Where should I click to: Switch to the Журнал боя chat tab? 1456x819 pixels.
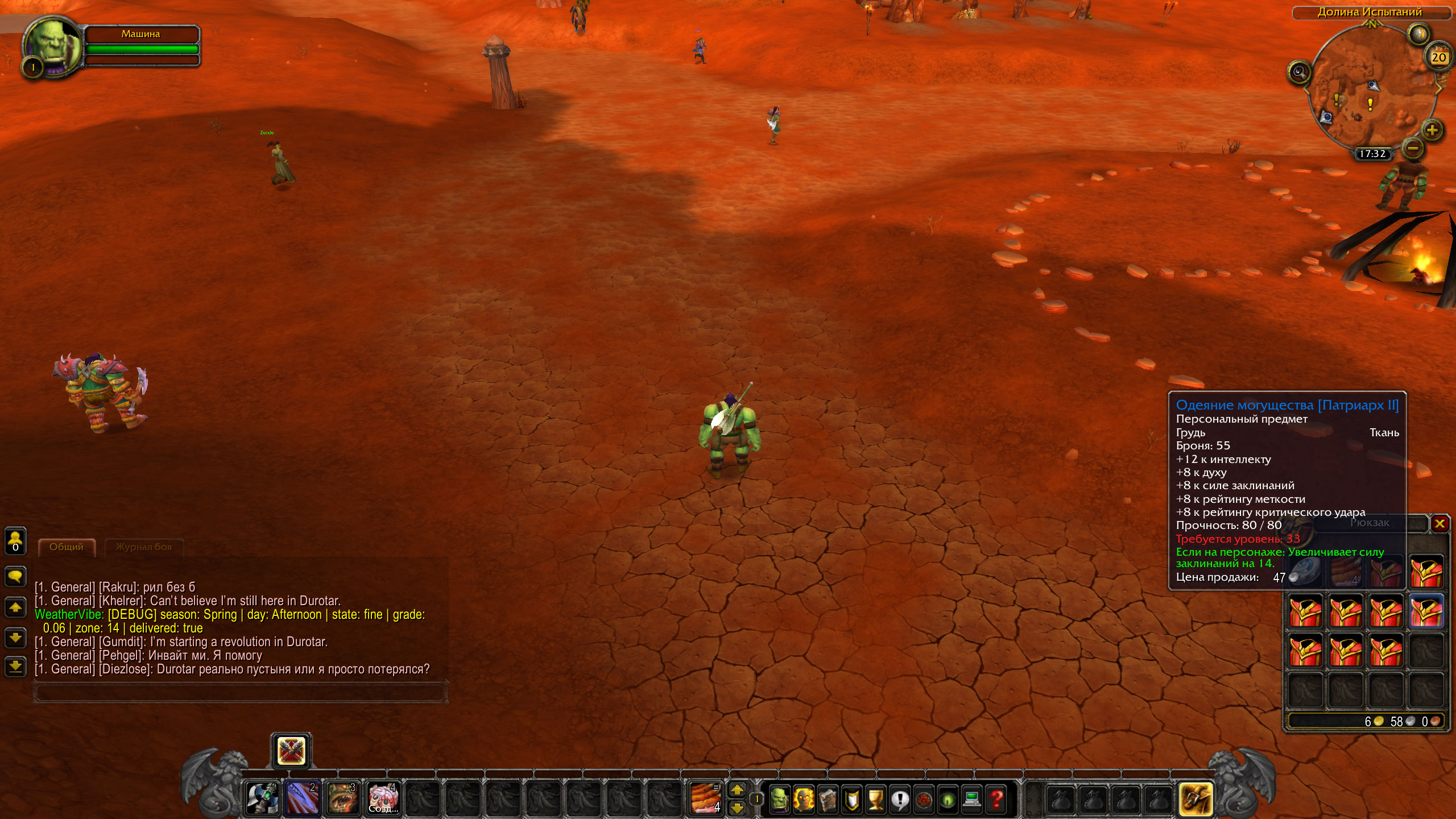[144, 547]
